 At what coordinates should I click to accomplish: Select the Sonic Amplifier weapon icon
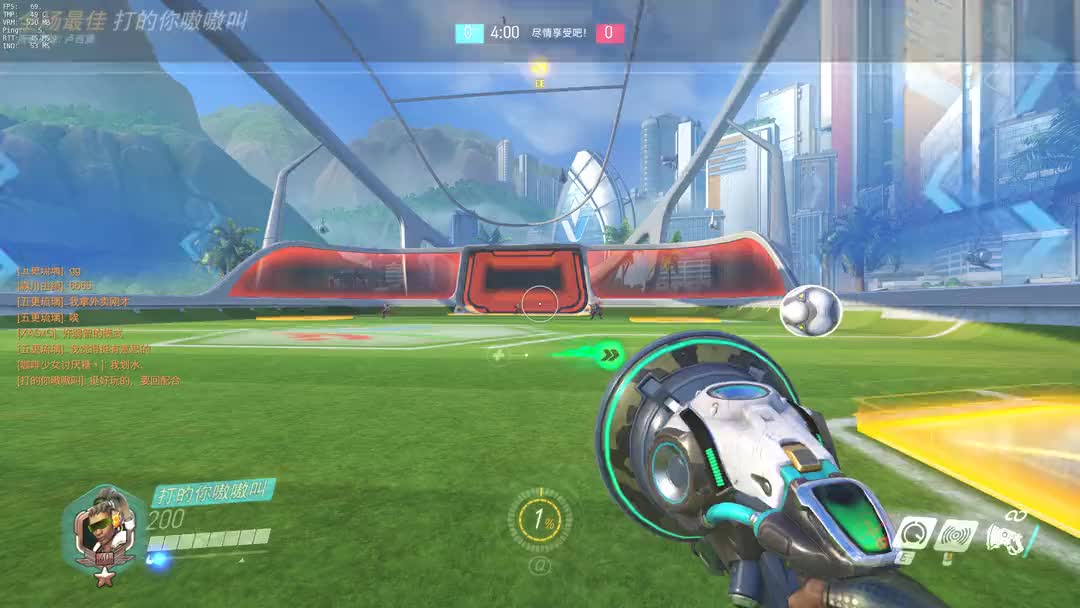[1004, 537]
